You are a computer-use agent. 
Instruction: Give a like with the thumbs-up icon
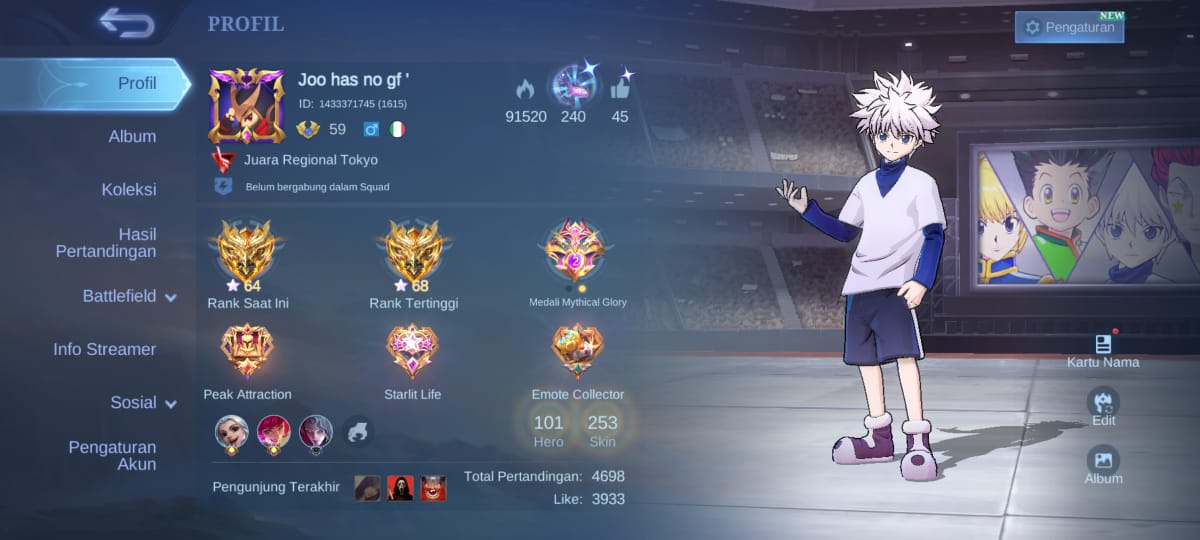click(x=621, y=88)
